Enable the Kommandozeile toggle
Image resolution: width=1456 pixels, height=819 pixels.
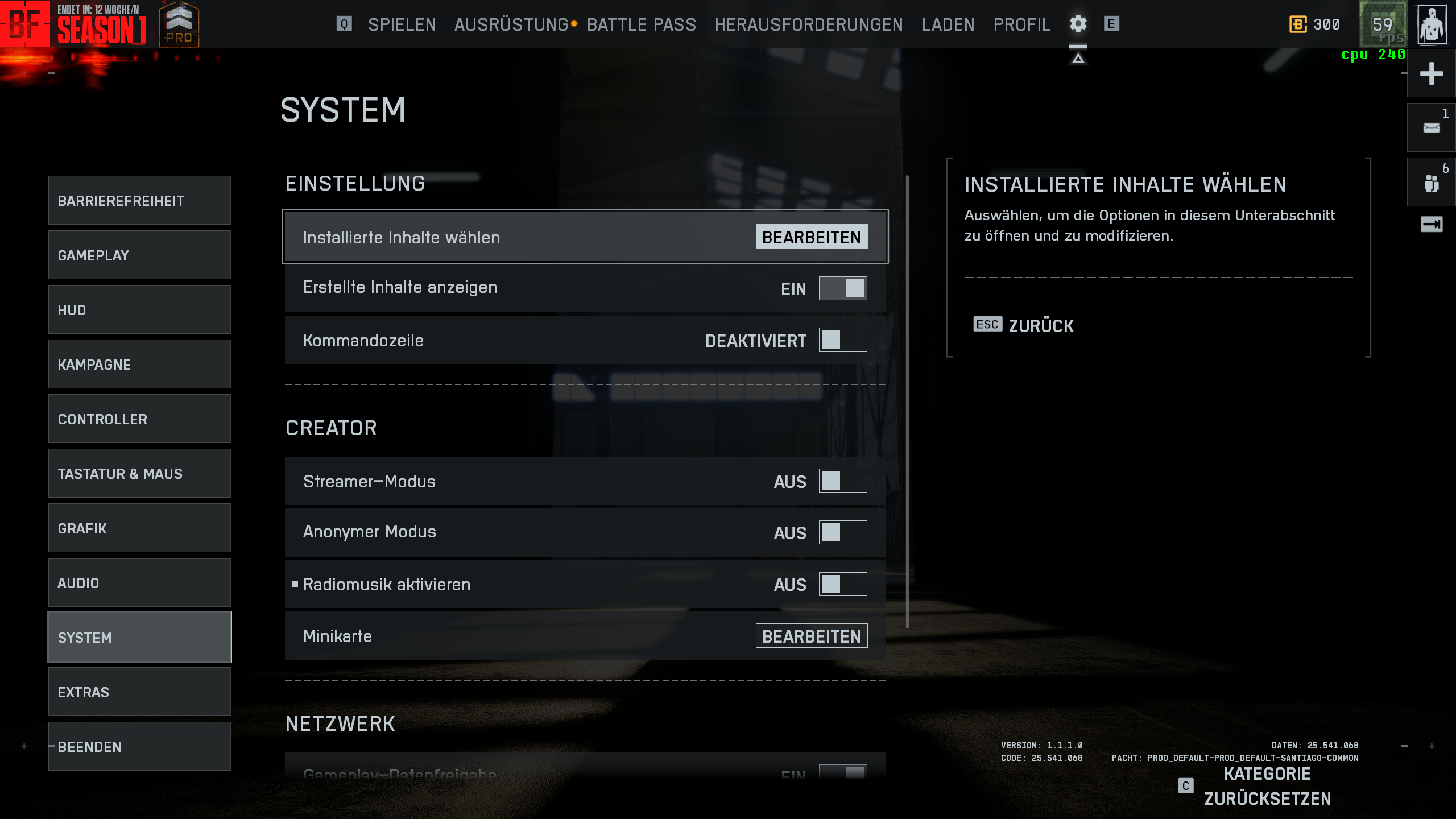click(x=842, y=340)
